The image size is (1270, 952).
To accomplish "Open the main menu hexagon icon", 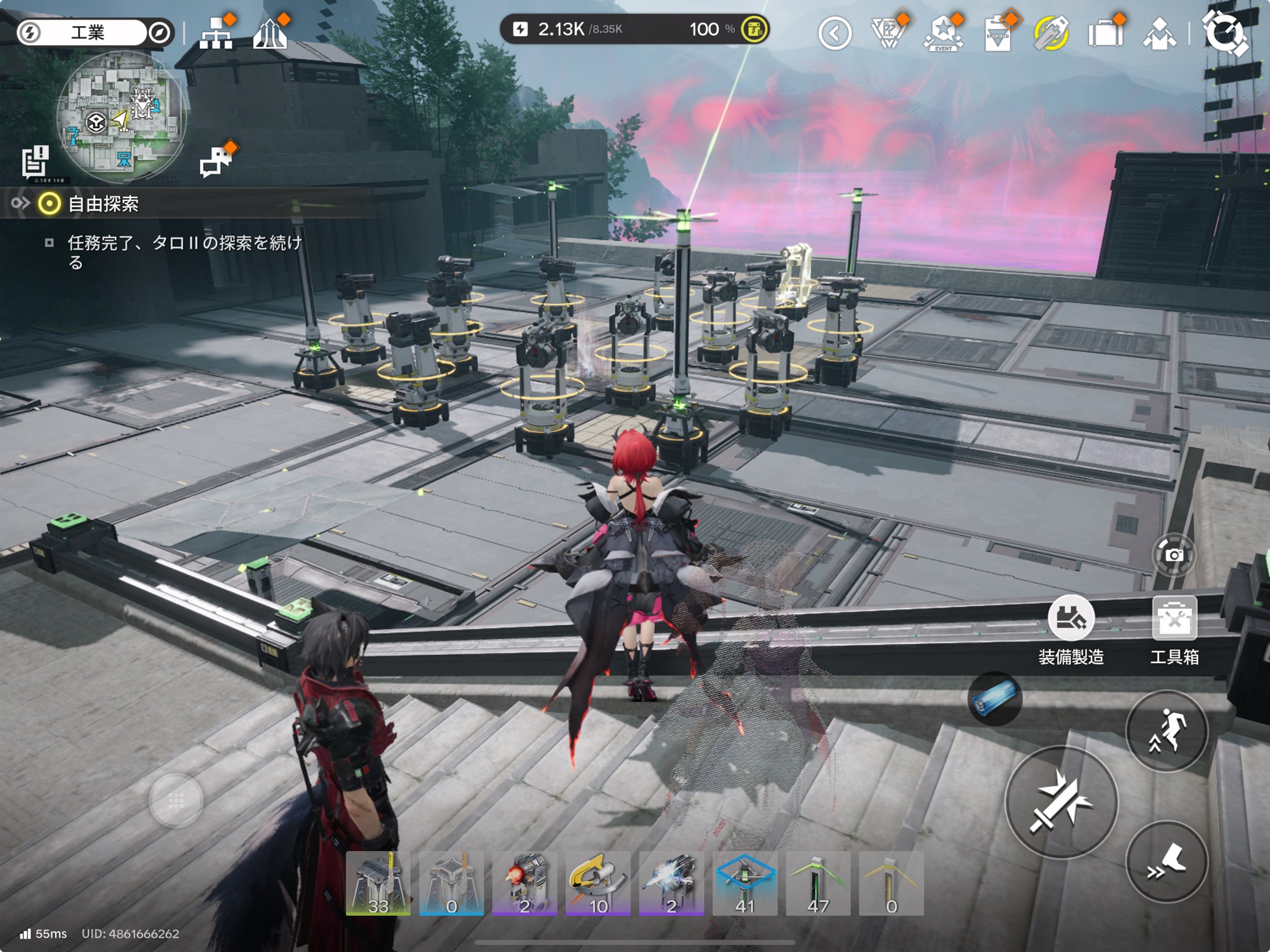I will (x=1225, y=33).
